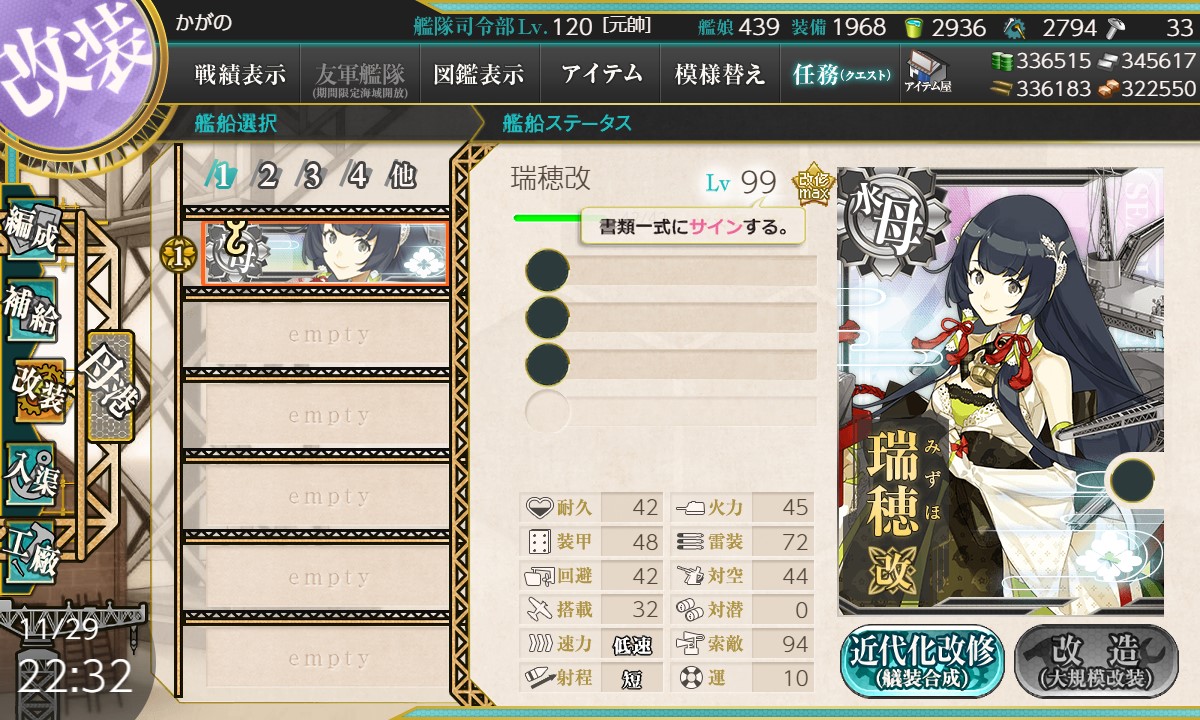Open the 図鑑表示 encyclopedia menu
This screenshot has width=1200, height=720.
(x=479, y=74)
